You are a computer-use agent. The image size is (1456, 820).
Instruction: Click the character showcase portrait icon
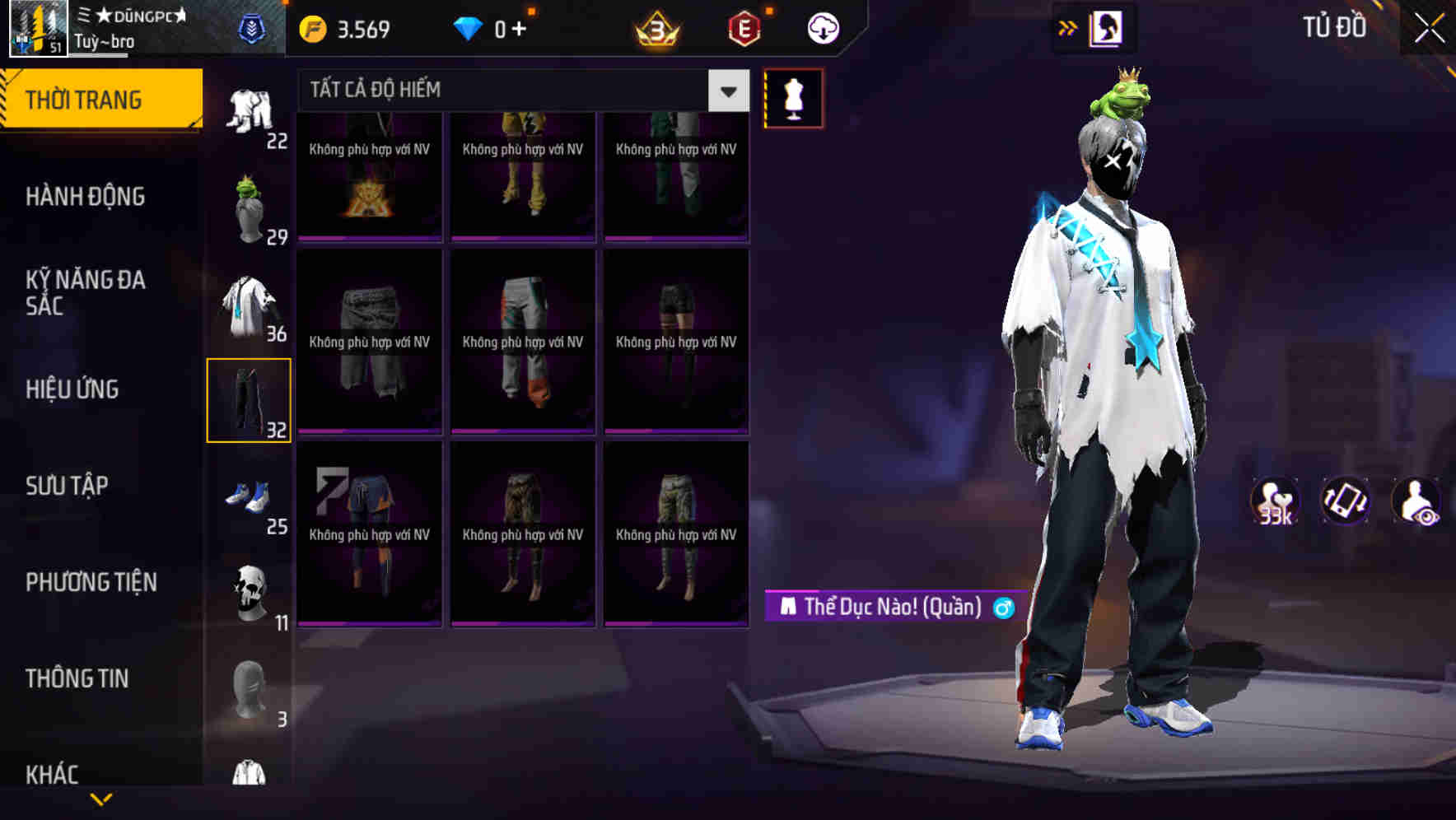coord(1108,27)
